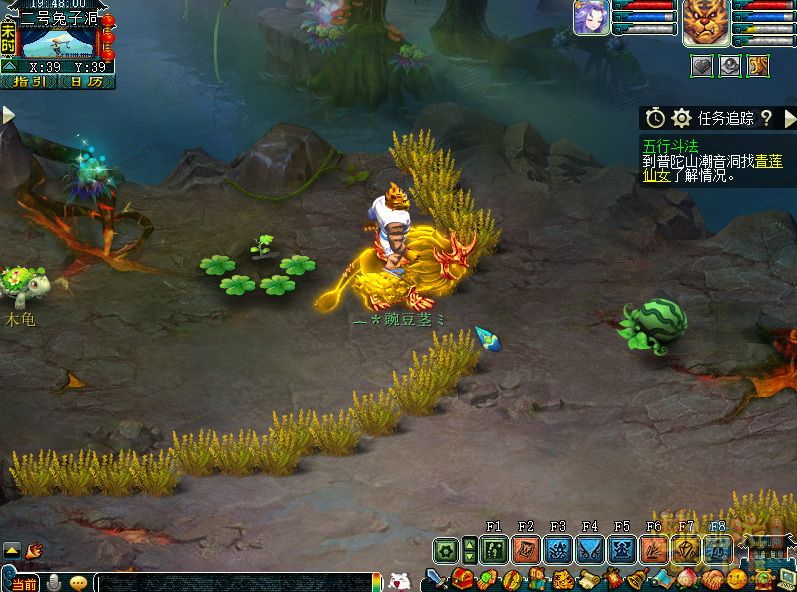Open the treasure chest menu icon

[x=462, y=580]
